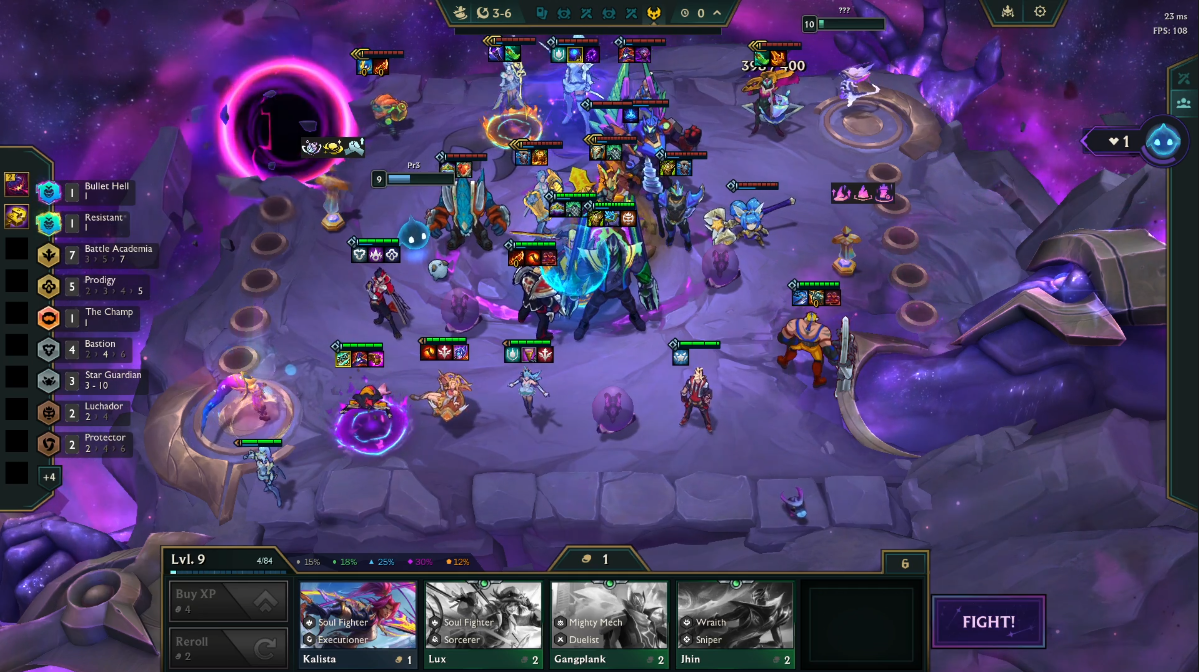
Task: Open the settings gear
Action: (1040, 12)
